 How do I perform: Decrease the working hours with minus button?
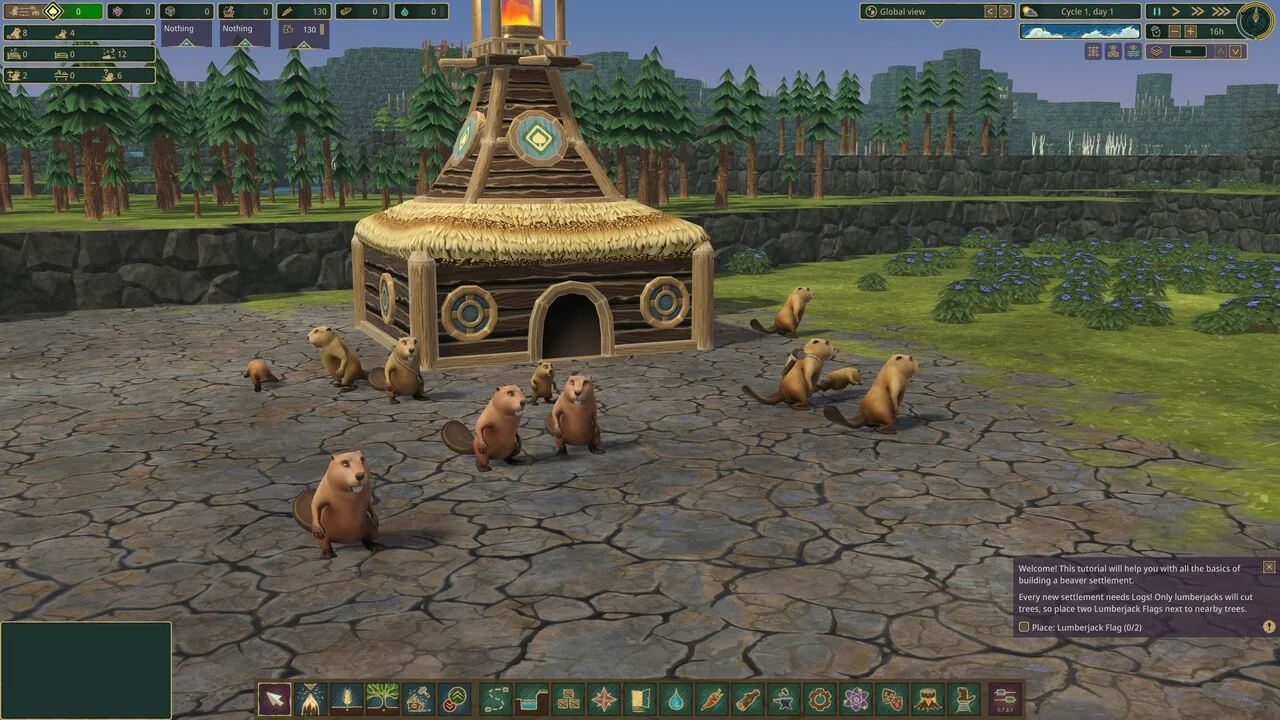(1175, 31)
